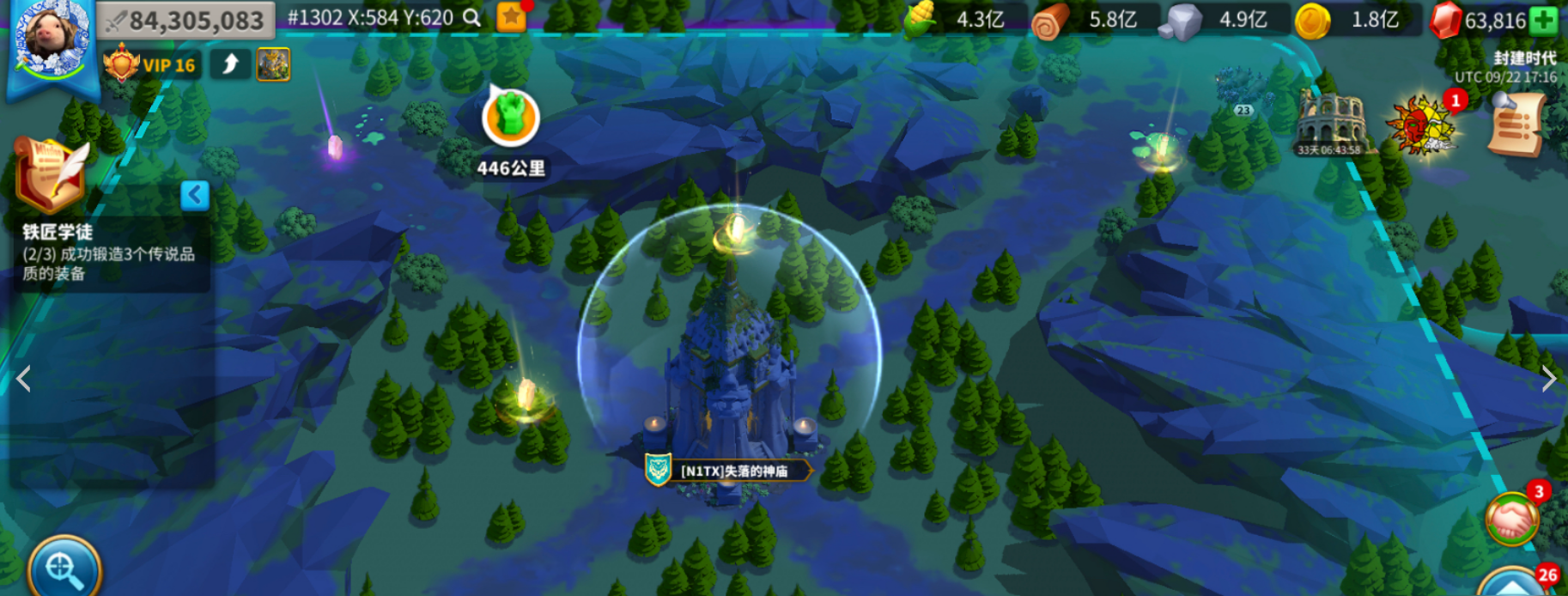Tap the green plus to buy gems

point(1543,21)
